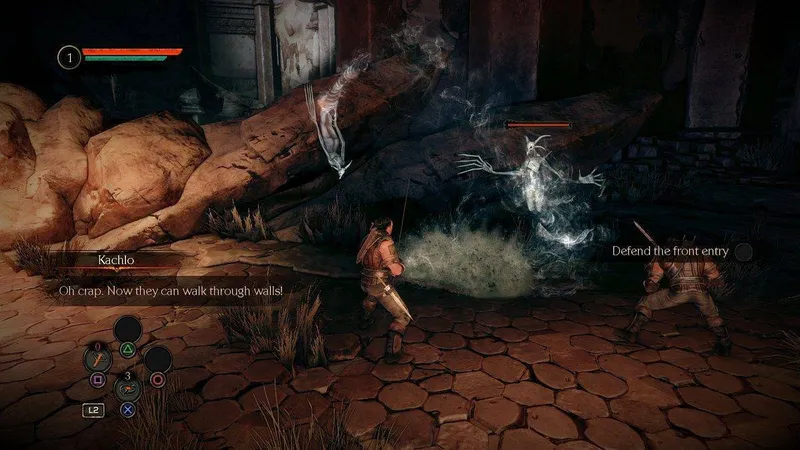Click the player level 1 badge
This screenshot has width=800, height=450.
[x=69, y=56]
